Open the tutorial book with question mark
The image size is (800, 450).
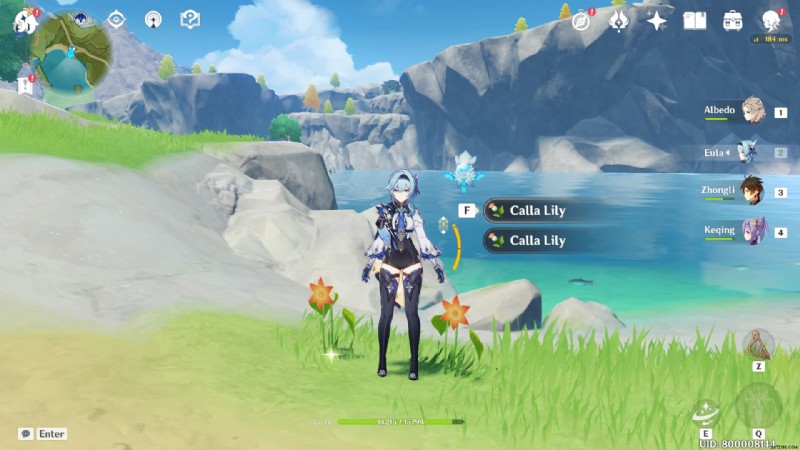tap(189, 19)
